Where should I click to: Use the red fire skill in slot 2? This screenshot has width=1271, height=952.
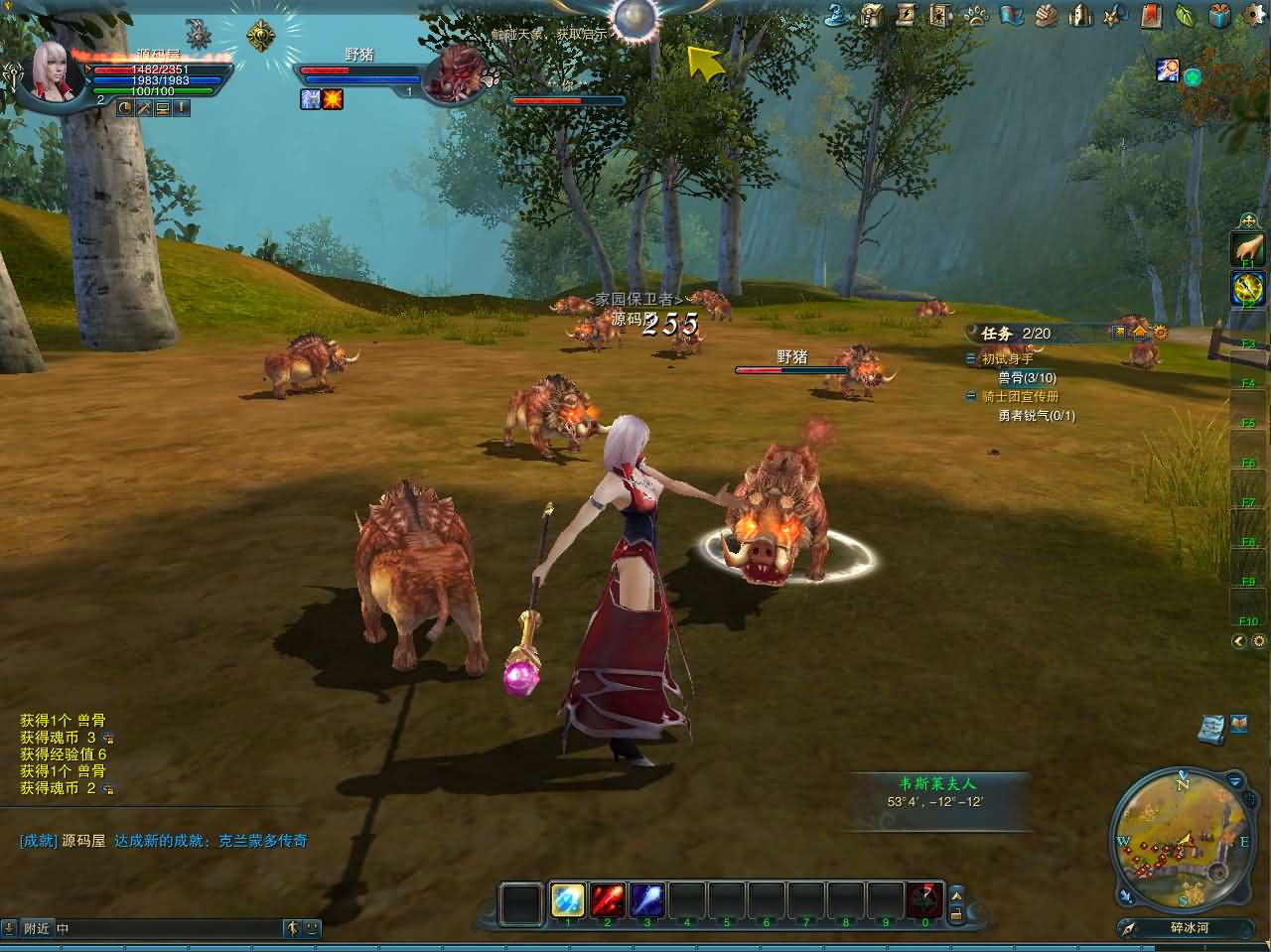tap(607, 899)
